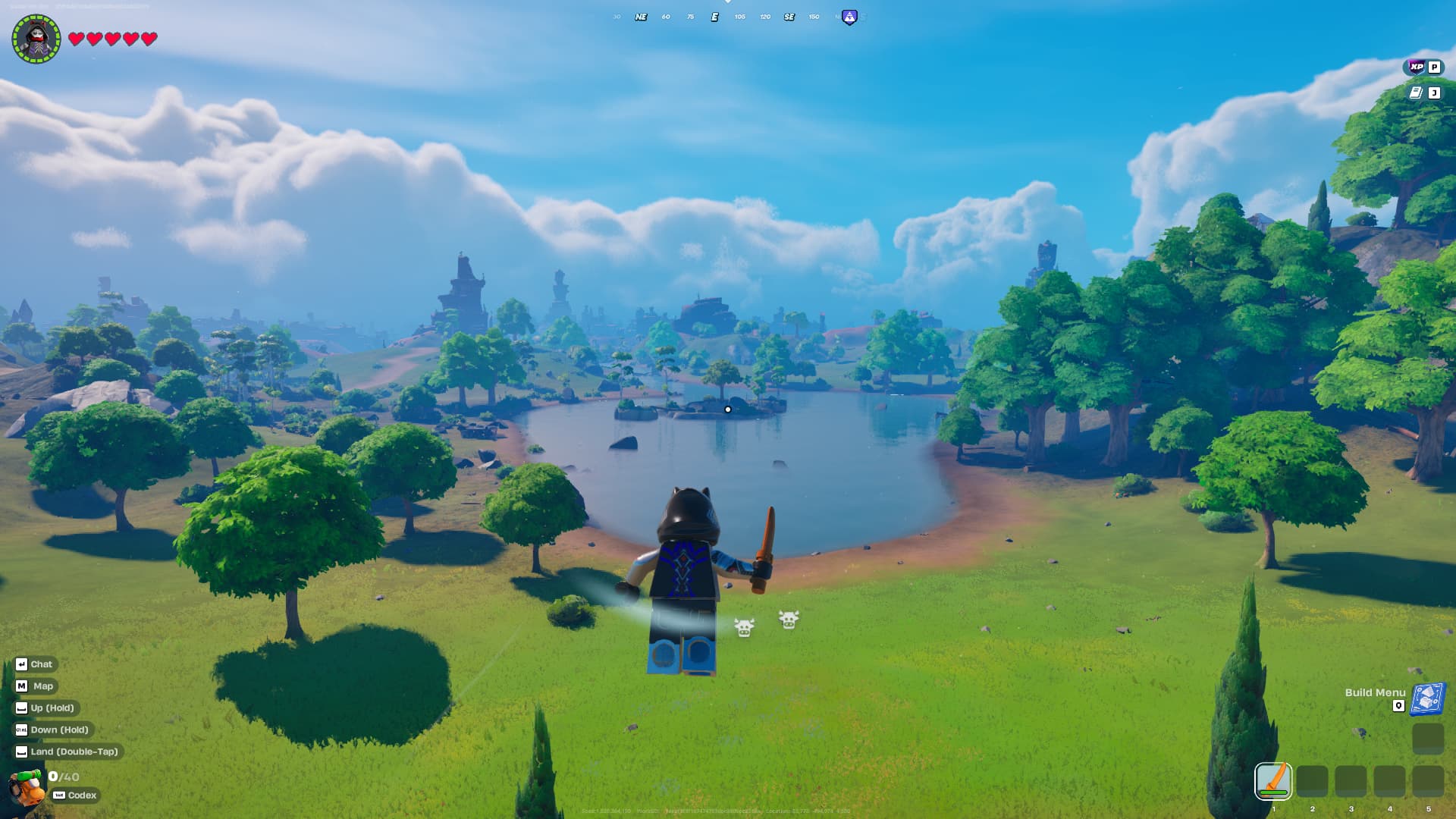Open the quest journal book icon
Screen dimensions: 1456x819
[1415, 92]
